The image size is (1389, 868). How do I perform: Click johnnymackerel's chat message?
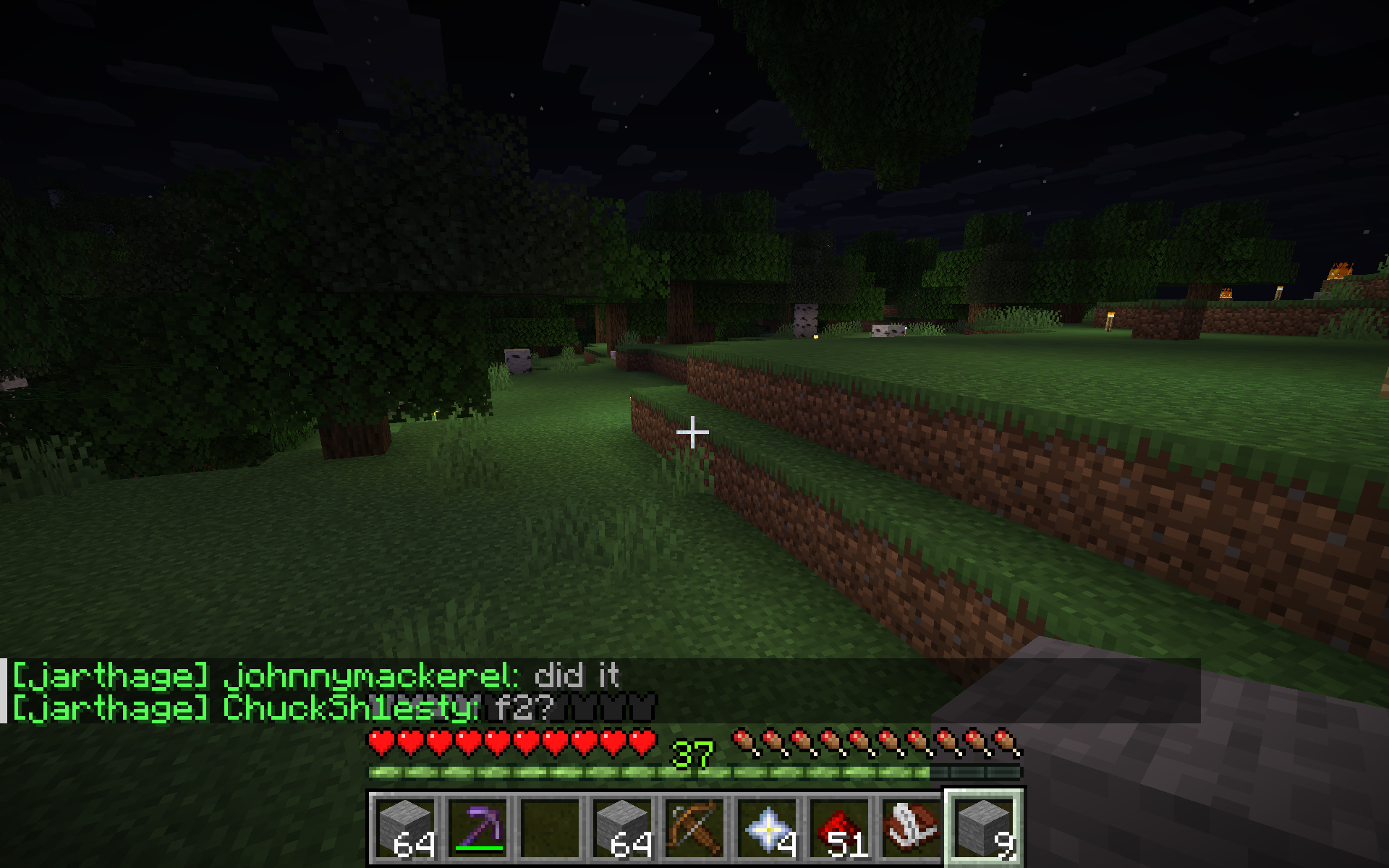coord(315,676)
